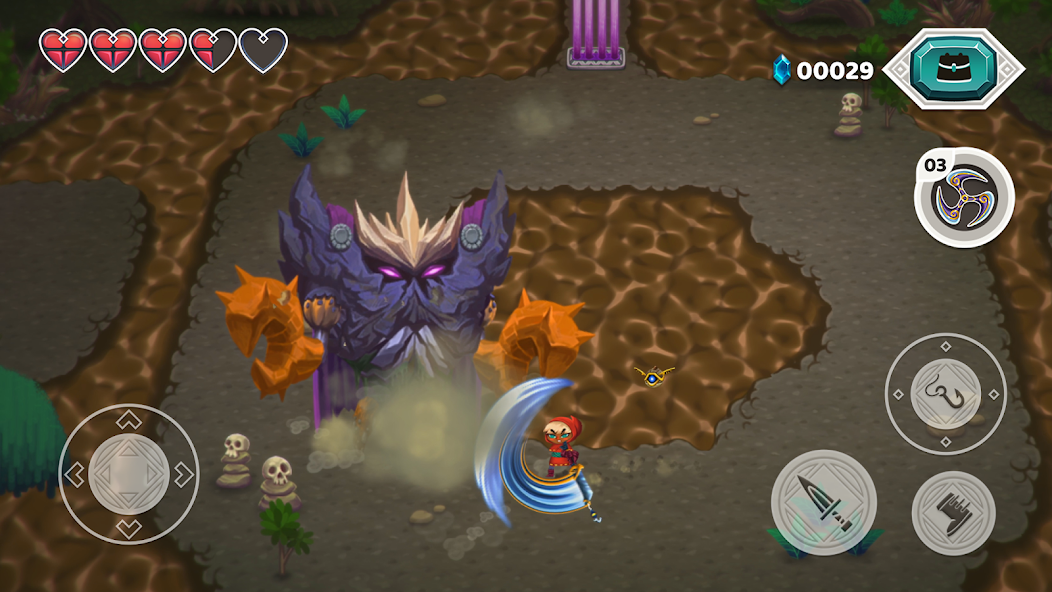Viewport: 1052px width, 592px height.
Task: Throw the spinning shuriken item
Action: 965,197
